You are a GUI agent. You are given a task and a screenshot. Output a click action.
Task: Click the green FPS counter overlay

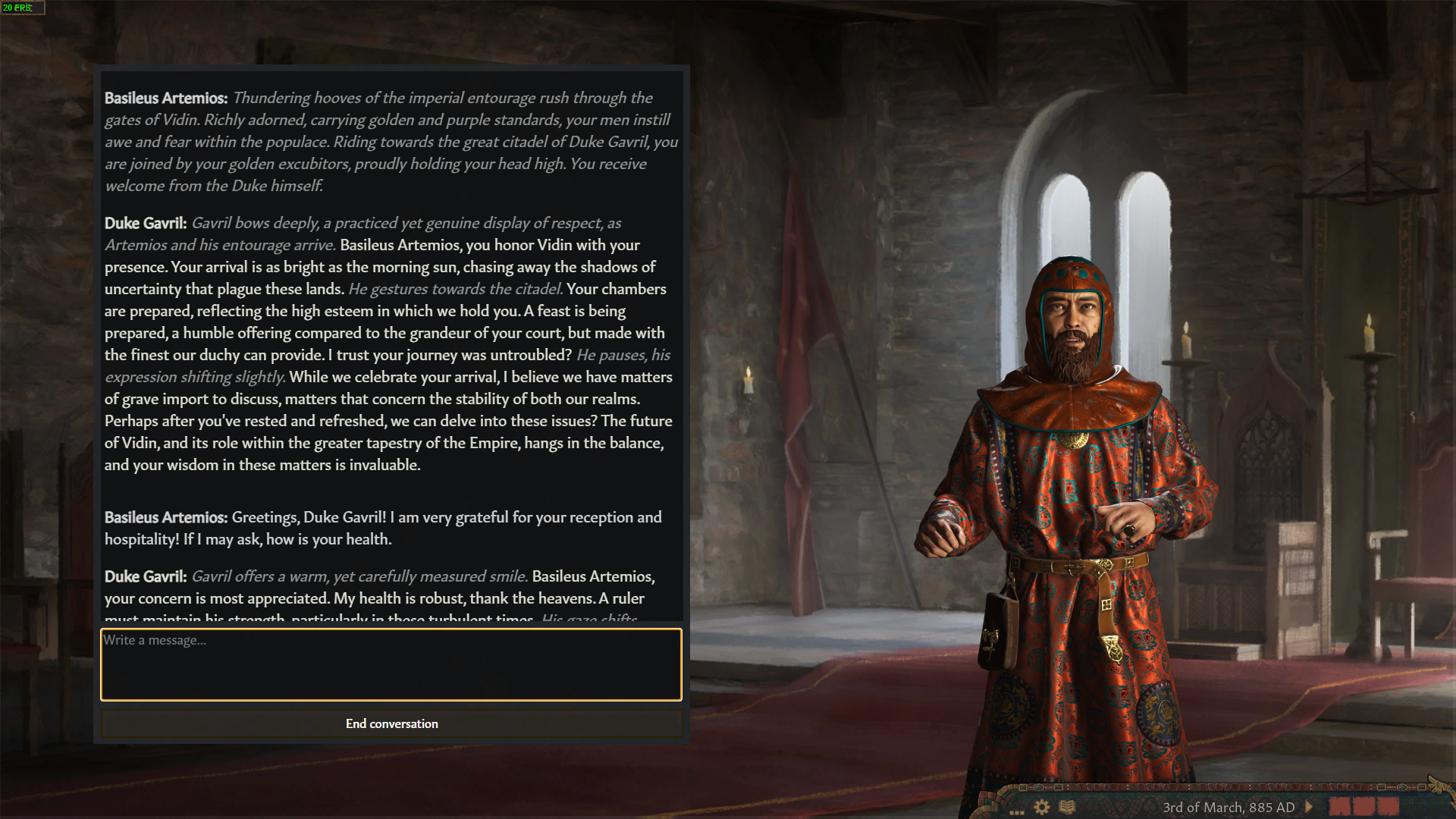coord(21,8)
